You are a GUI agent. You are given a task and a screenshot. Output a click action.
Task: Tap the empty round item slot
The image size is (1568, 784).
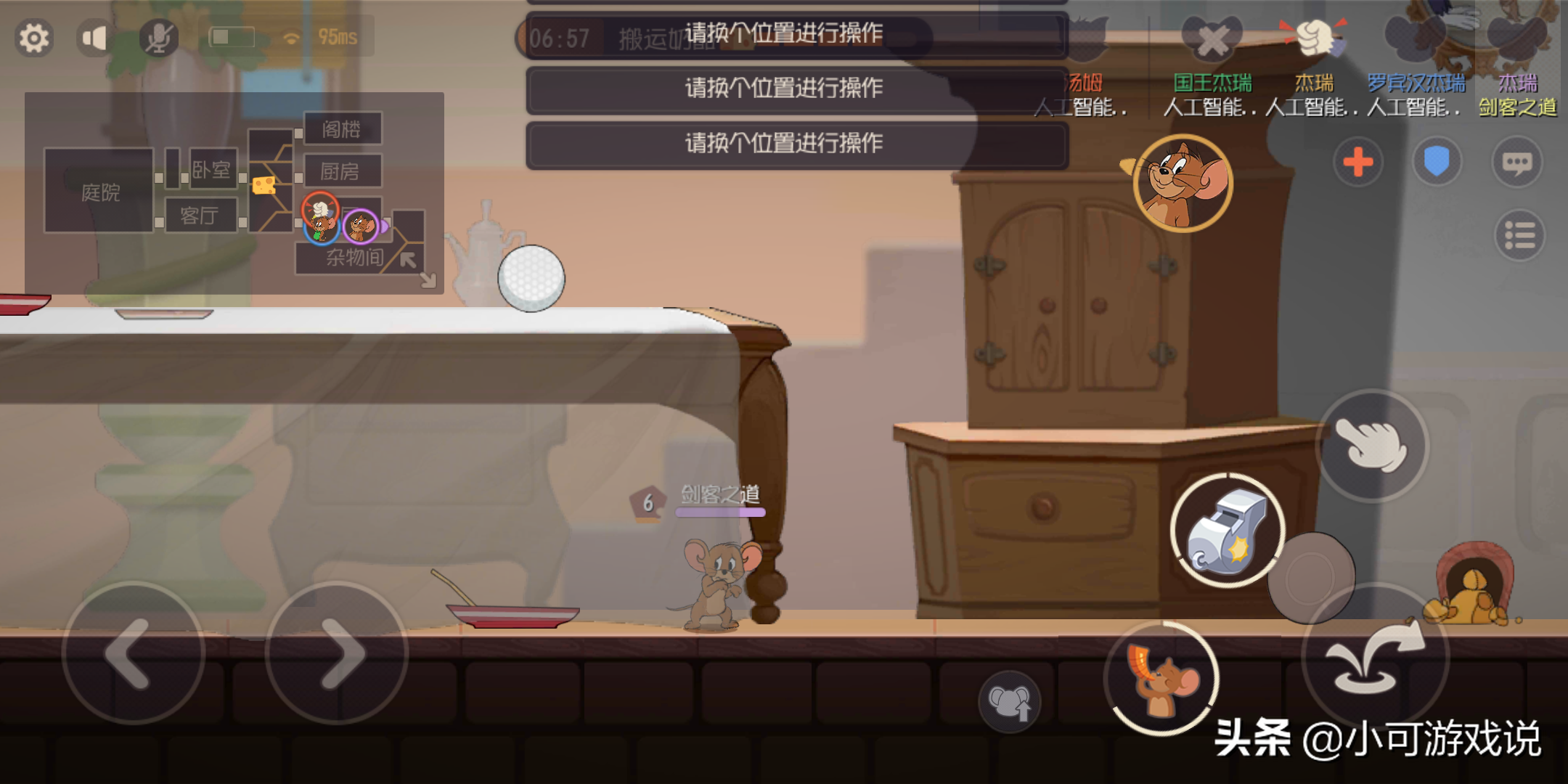click(x=1311, y=578)
